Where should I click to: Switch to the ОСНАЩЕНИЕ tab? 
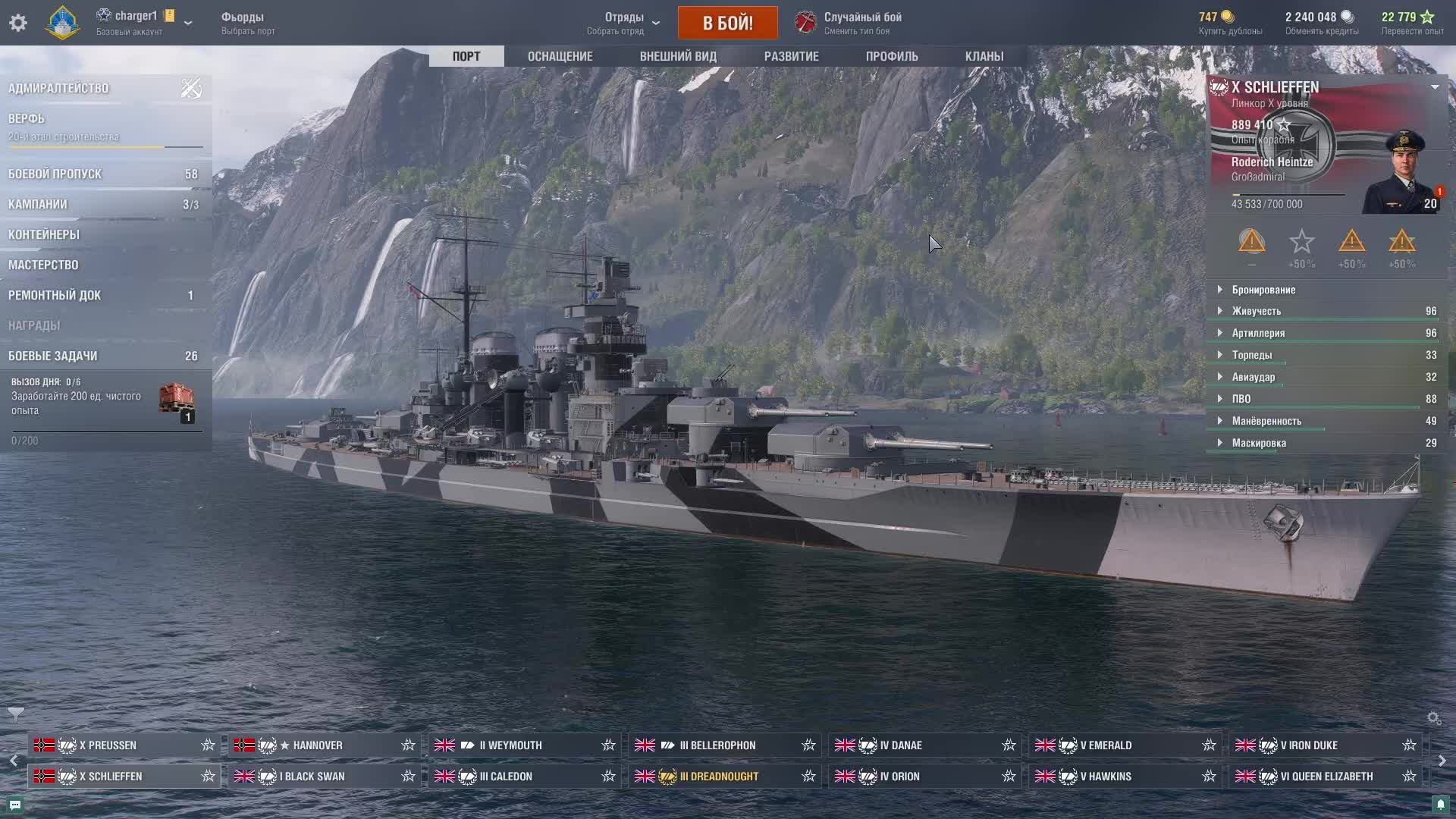pyautogui.click(x=560, y=56)
